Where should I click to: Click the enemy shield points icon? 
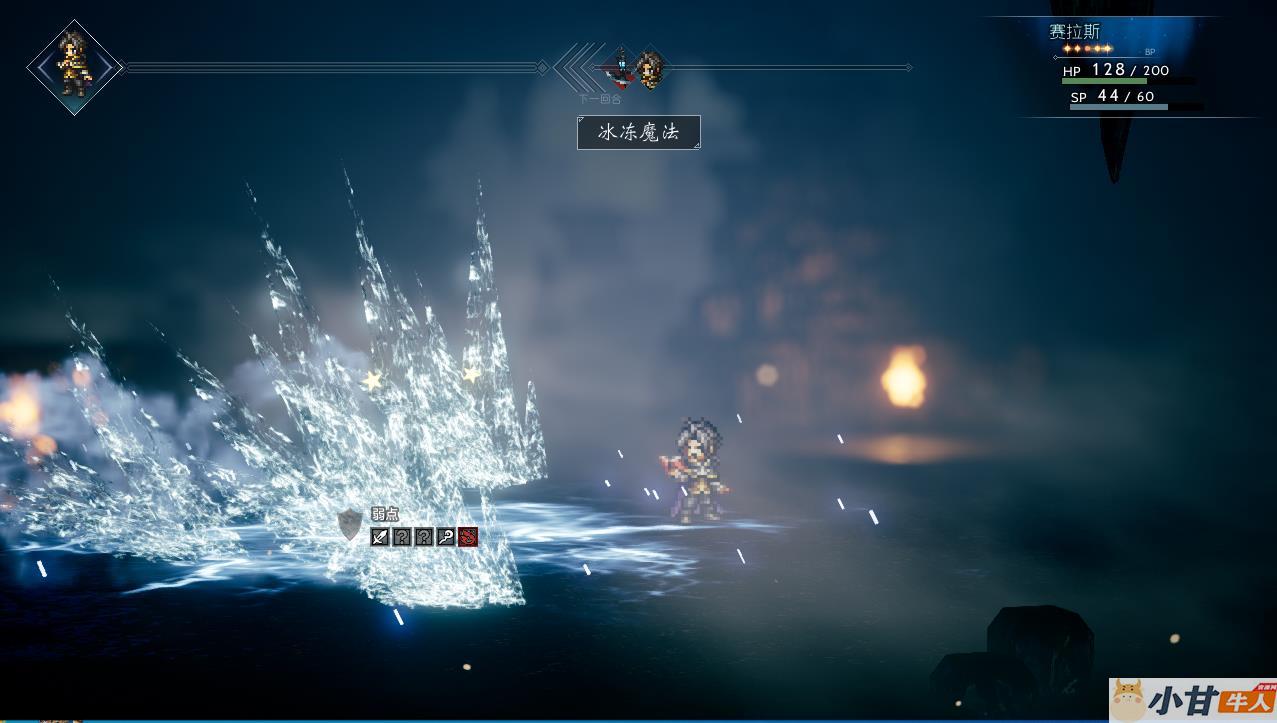click(350, 525)
